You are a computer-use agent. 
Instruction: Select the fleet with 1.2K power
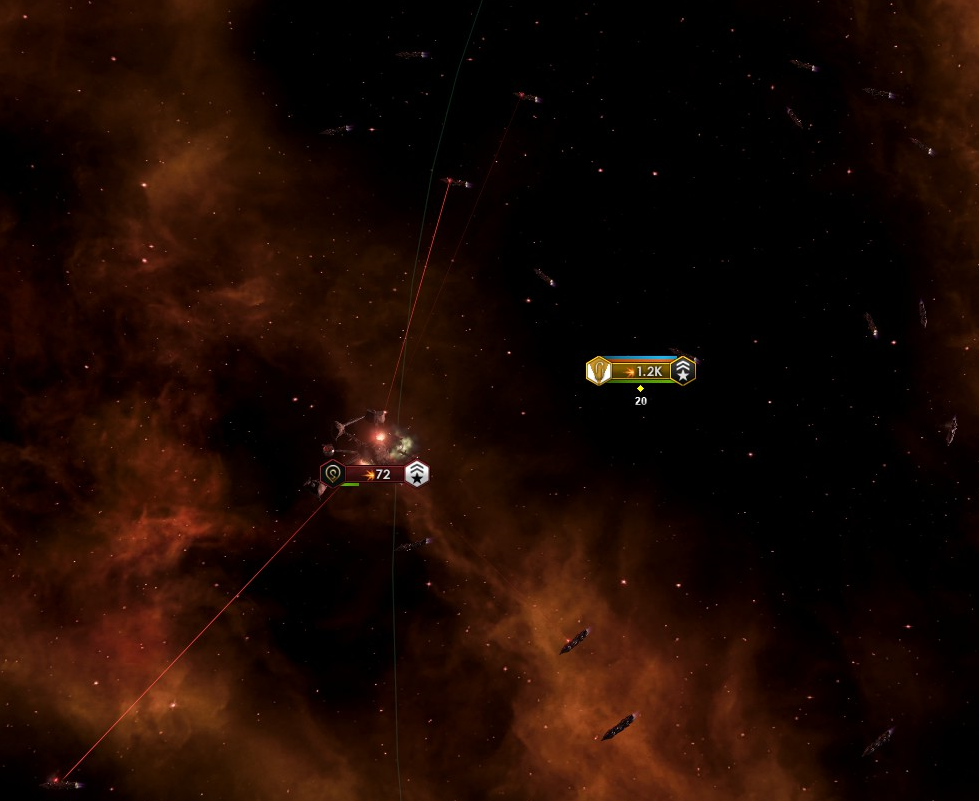tap(641, 371)
